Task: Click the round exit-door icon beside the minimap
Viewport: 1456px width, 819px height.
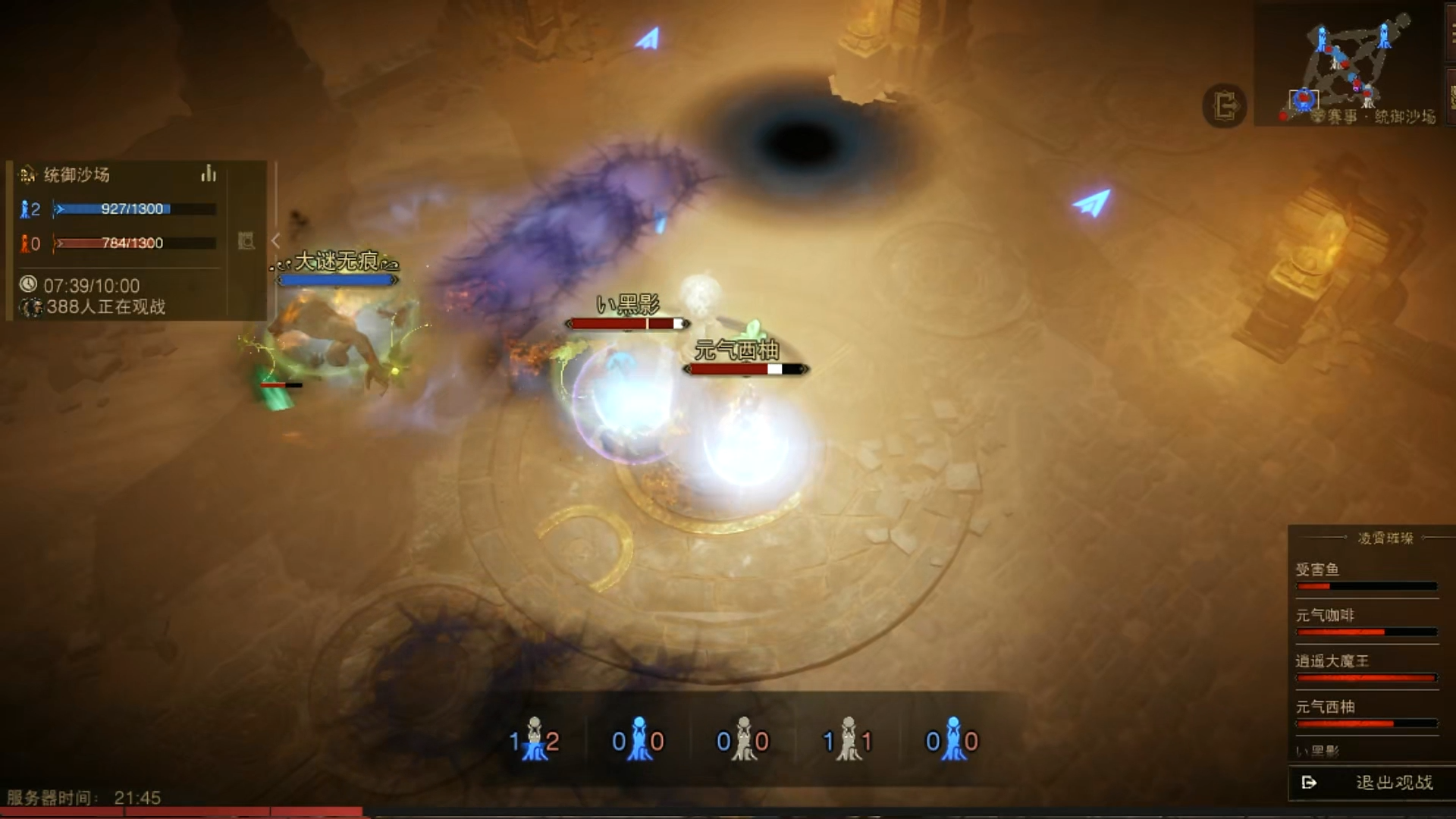Action: [x=1224, y=105]
